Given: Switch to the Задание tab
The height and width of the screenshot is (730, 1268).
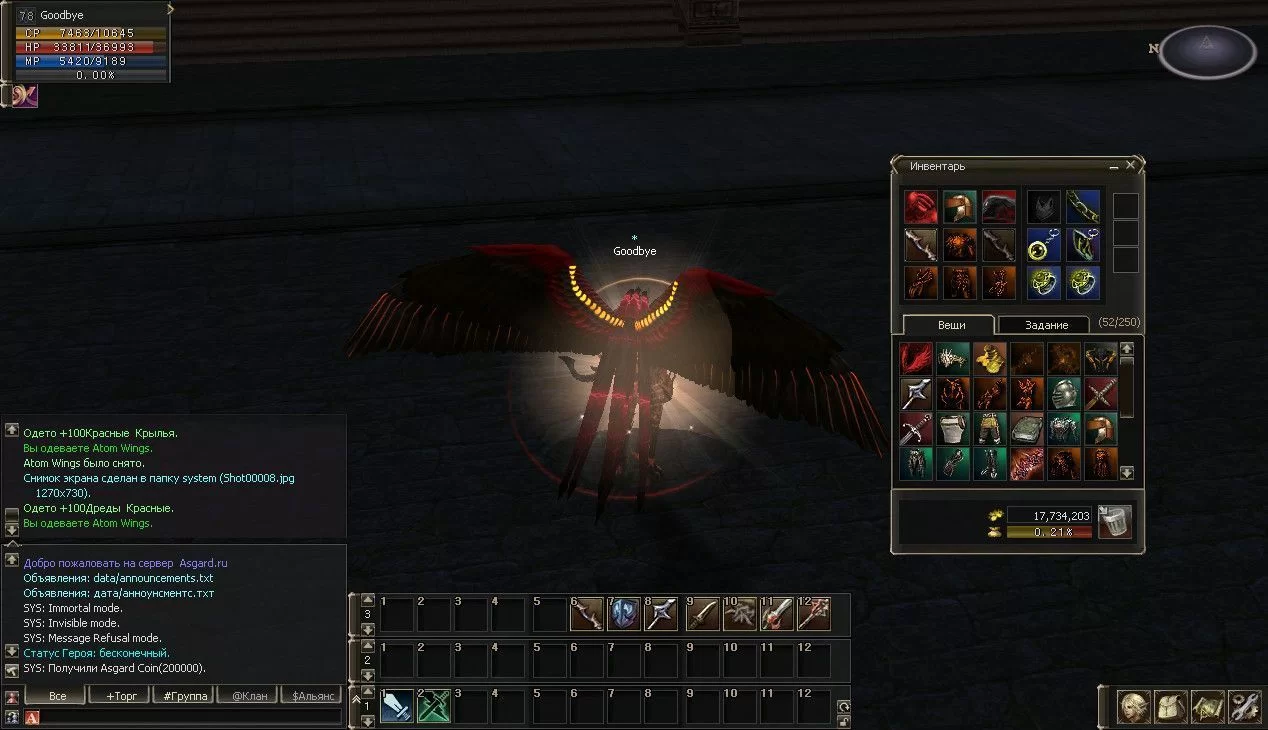Looking at the screenshot, I should 1046,325.
